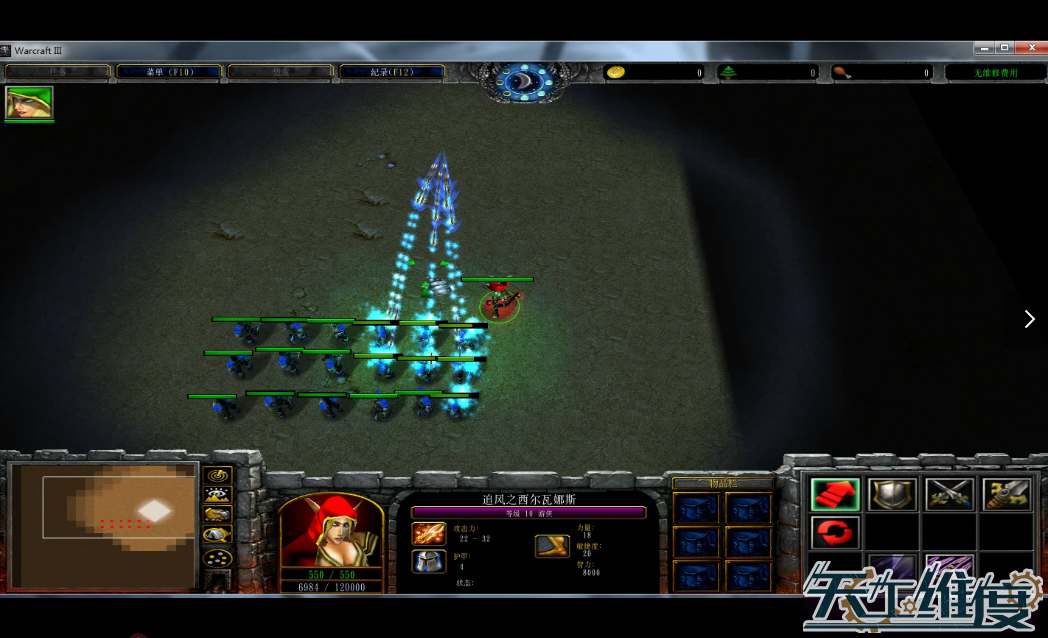Maximize the Warcraft III window
The image size is (1048, 638).
point(1004,47)
